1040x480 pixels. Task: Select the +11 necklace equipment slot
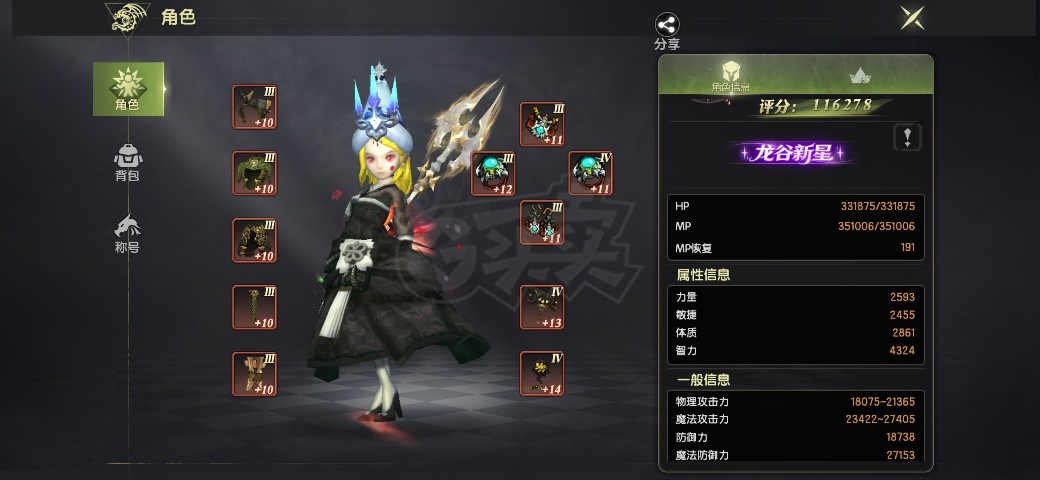pyautogui.click(x=542, y=124)
